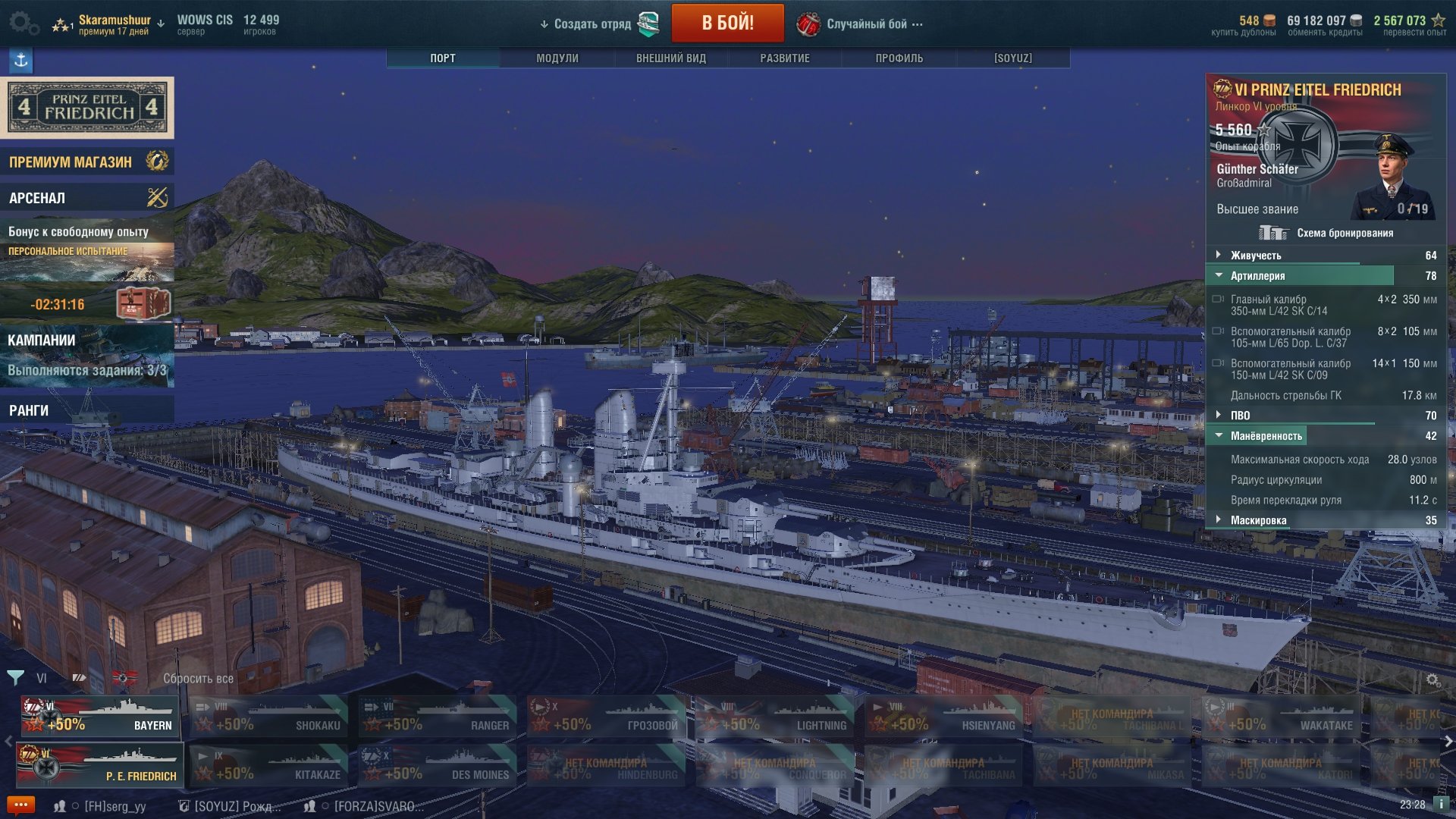Collapse the Артиллерия stats section
Viewport: 1456px width, 819px height.
pyautogui.click(x=1257, y=276)
